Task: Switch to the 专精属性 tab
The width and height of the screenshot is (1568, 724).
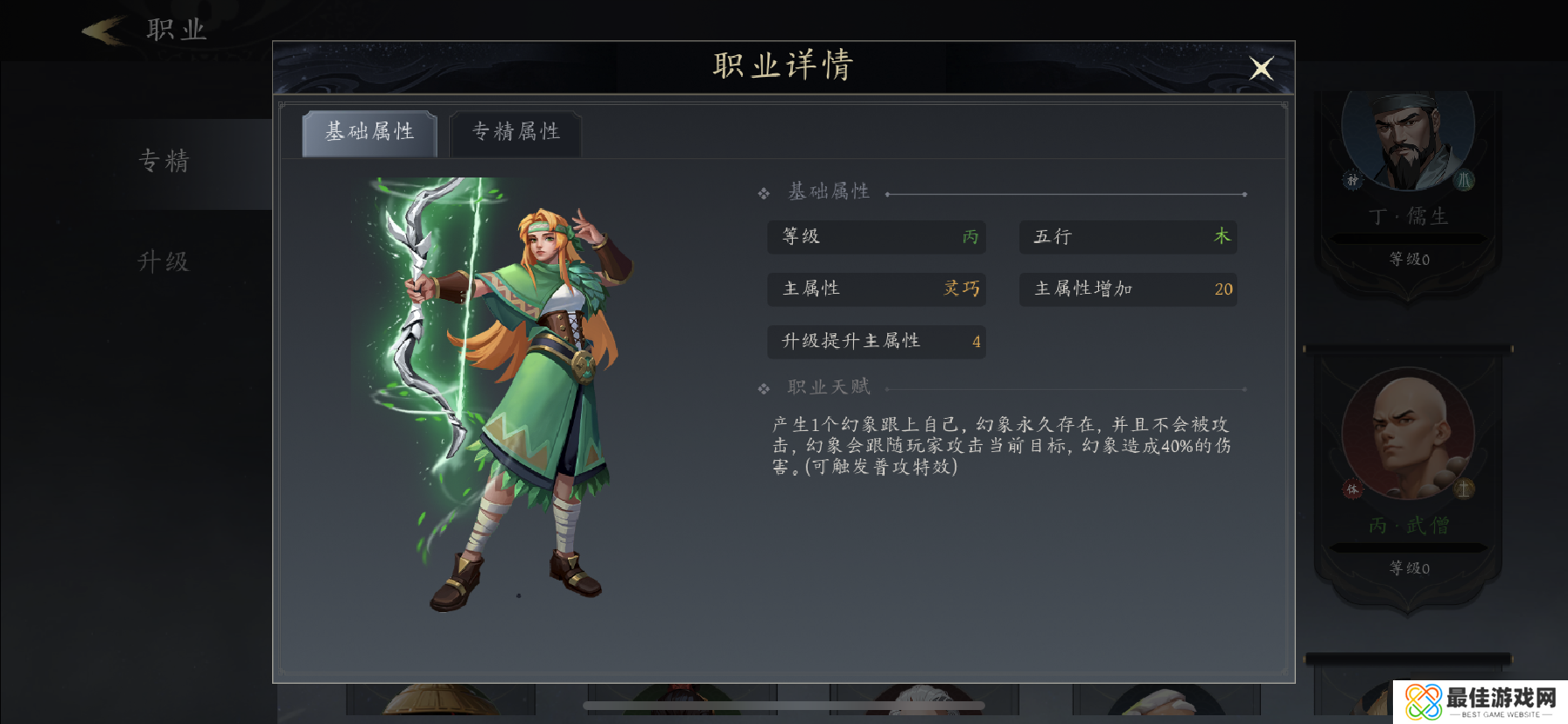Action: tap(514, 133)
